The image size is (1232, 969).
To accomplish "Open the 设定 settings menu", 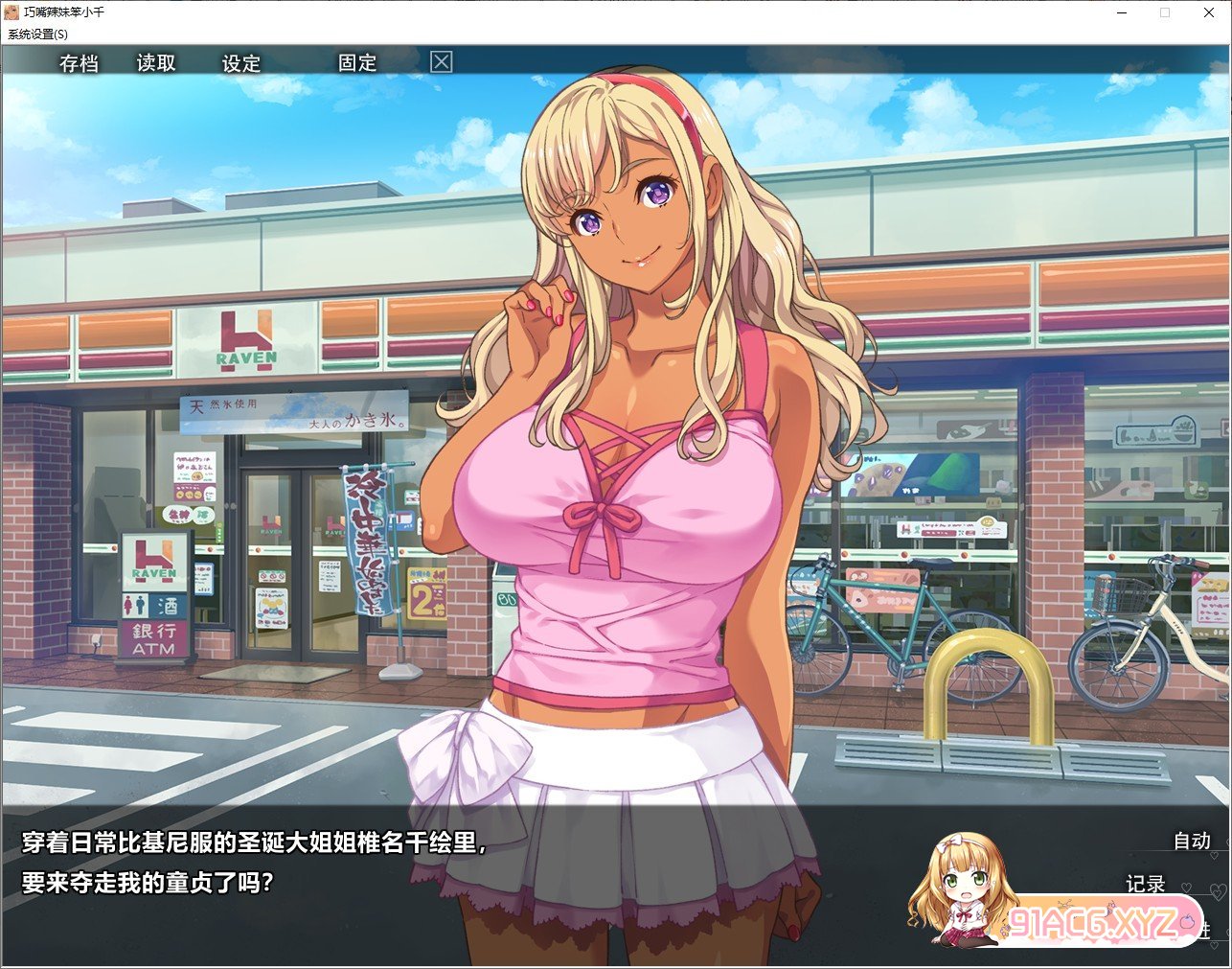I will (241, 63).
